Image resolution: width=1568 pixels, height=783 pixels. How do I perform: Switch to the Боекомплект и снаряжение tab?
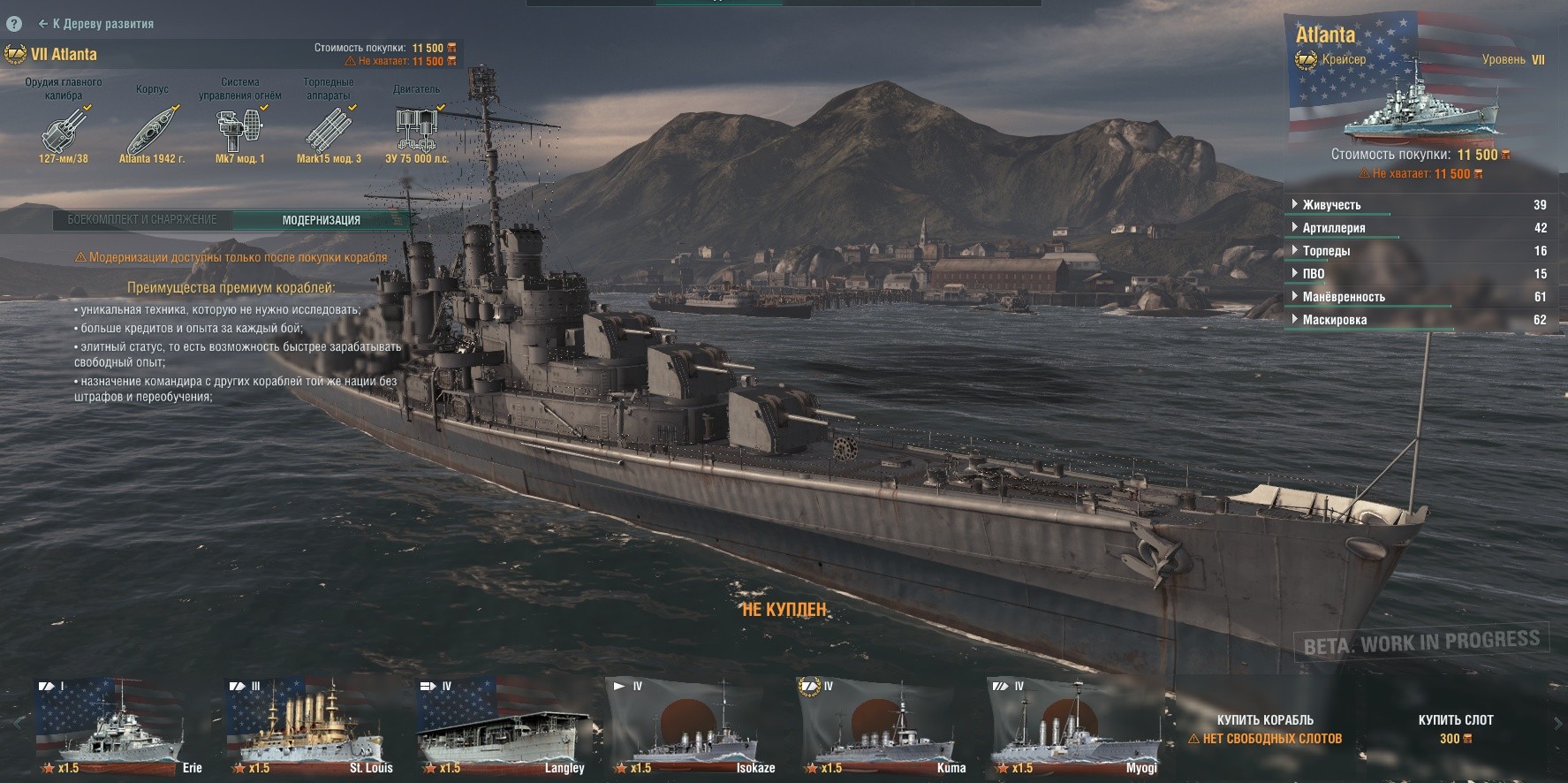[142, 220]
